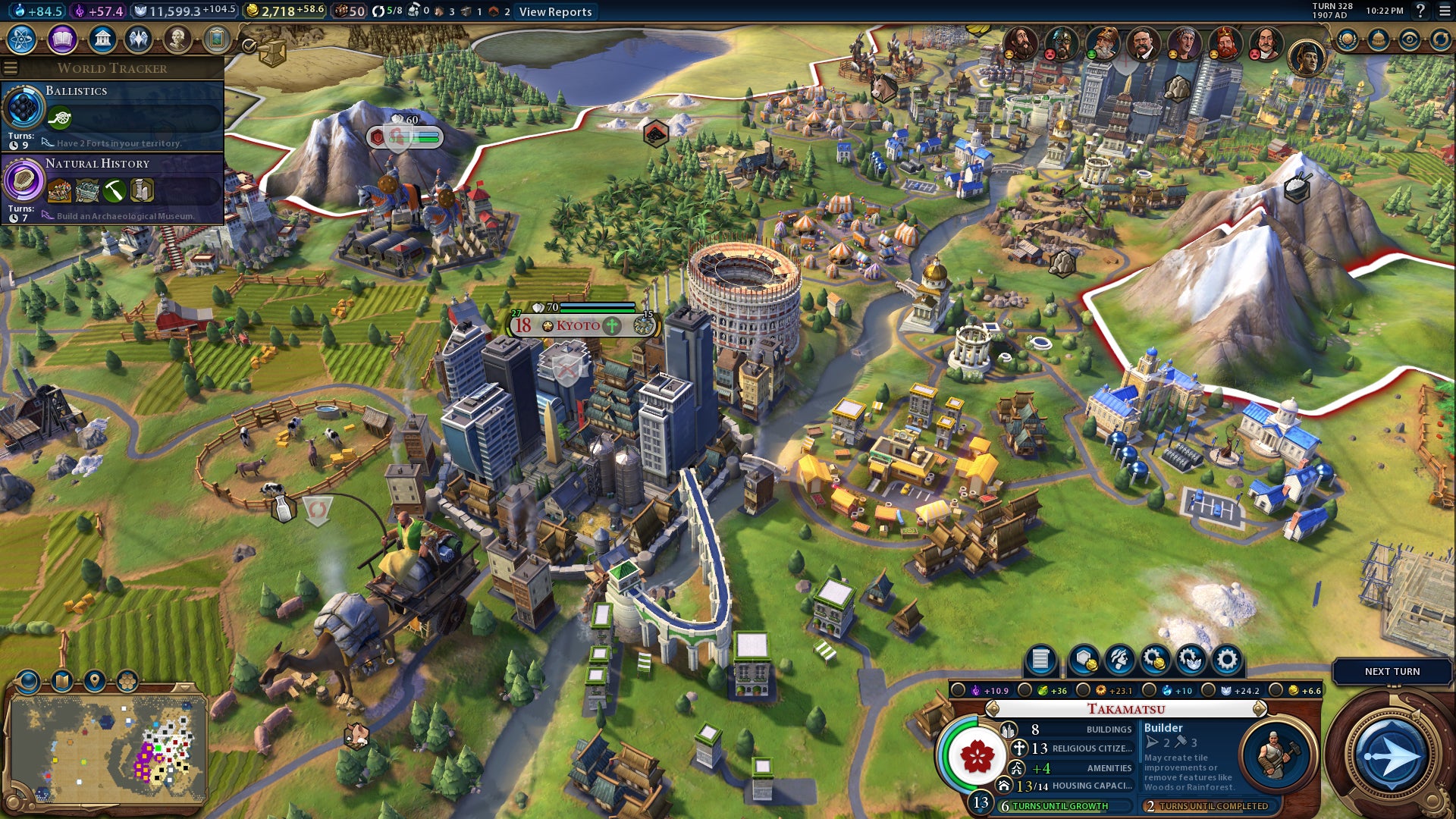Open the Great People bust icon
The width and height of the screenshot is (1456, 819).
tap(177, 39)
